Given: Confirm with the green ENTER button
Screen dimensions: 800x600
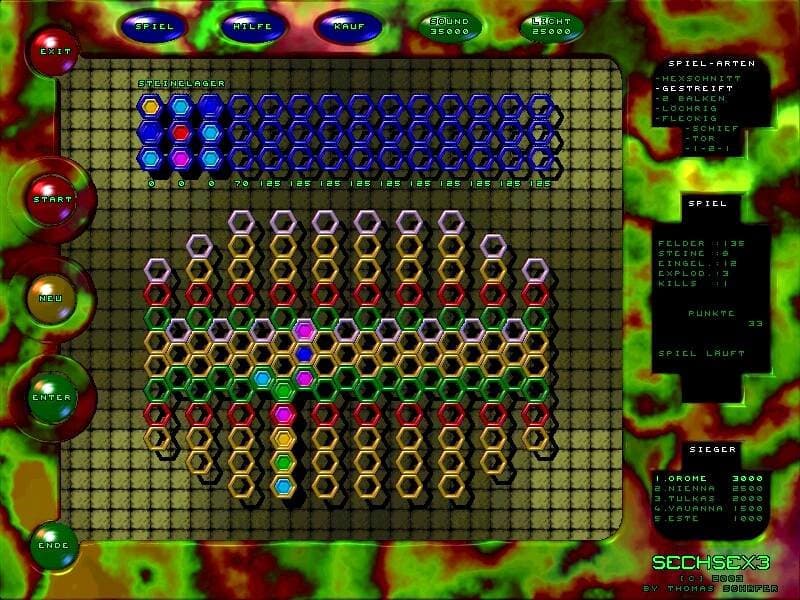Looking at the screenshot, I should (52, 397).
